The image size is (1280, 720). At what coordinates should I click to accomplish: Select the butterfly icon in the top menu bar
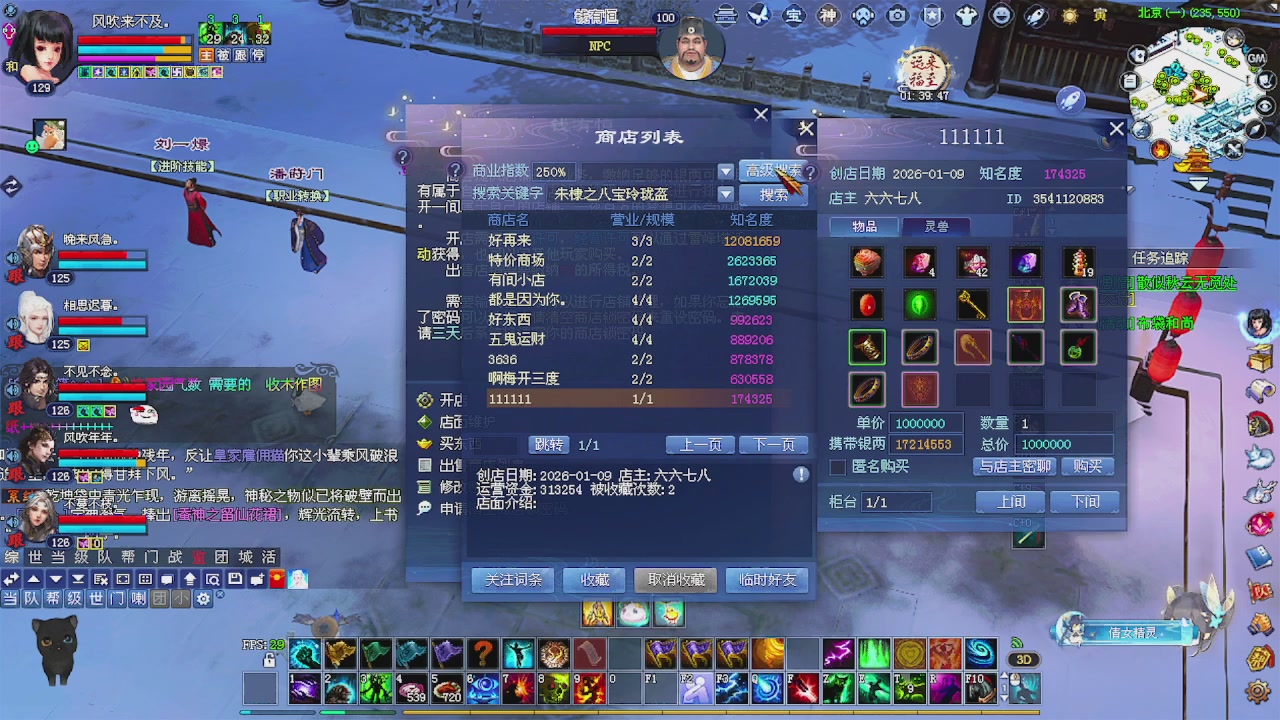pyautogui.click(x=760, y=15)
